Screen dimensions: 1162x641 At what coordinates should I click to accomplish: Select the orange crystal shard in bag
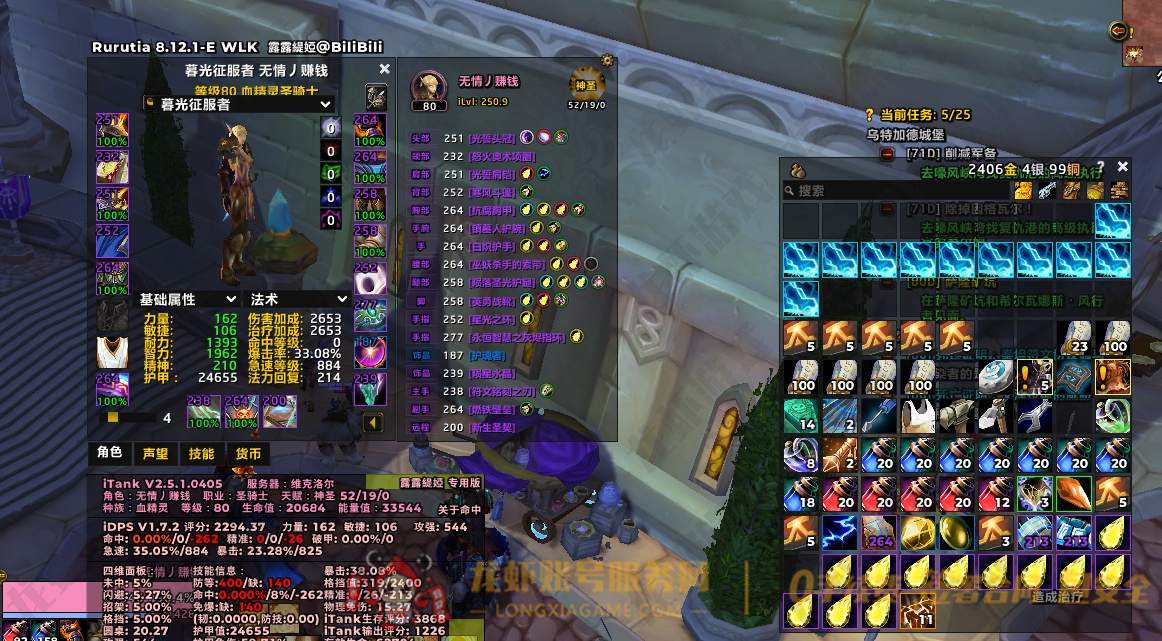click(1073, 493)
